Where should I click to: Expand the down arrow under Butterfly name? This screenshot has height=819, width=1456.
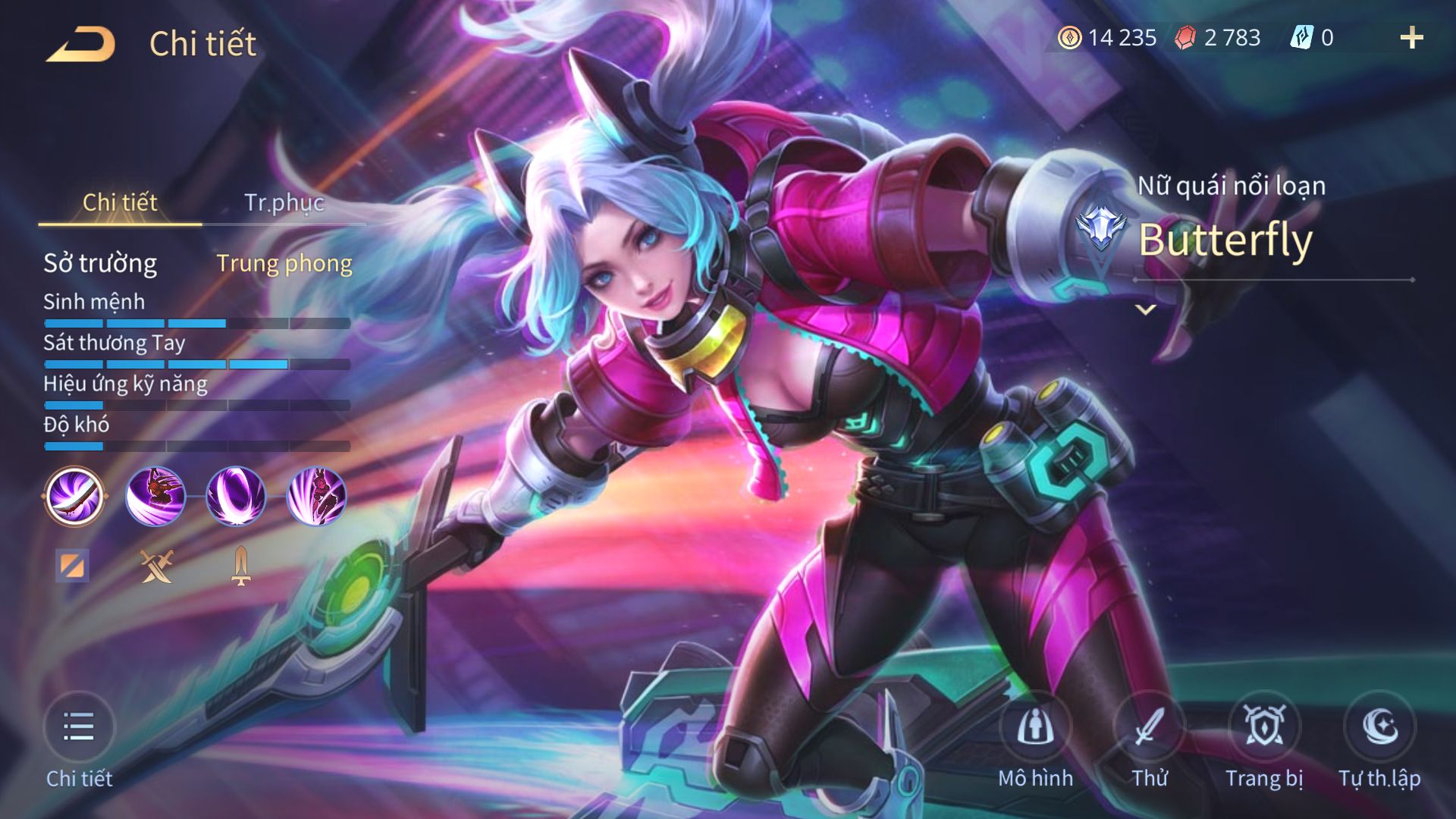(x=1146, y=309)
